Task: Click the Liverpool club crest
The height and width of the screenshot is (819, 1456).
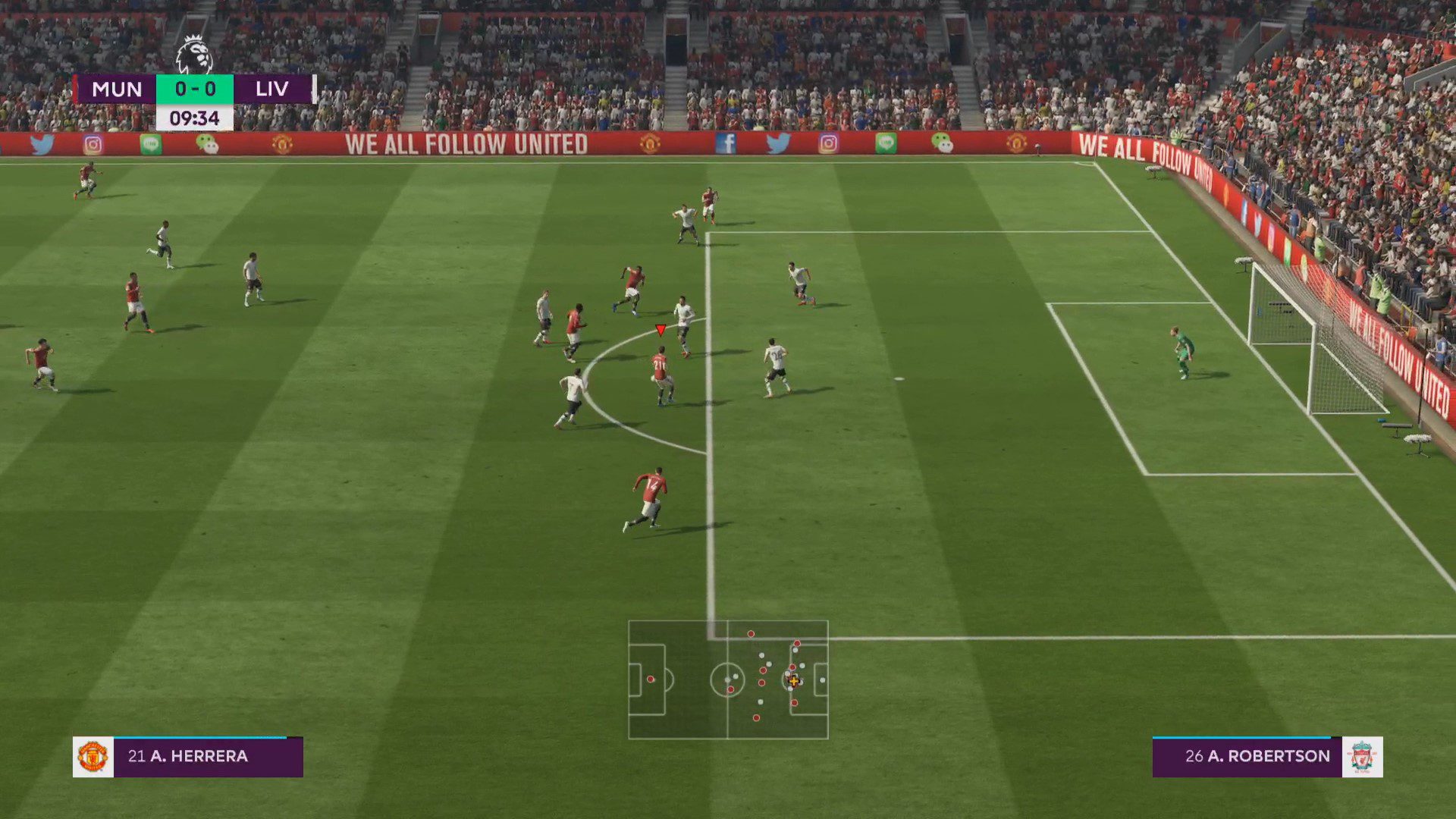Action: click(x=1362, y=757)
